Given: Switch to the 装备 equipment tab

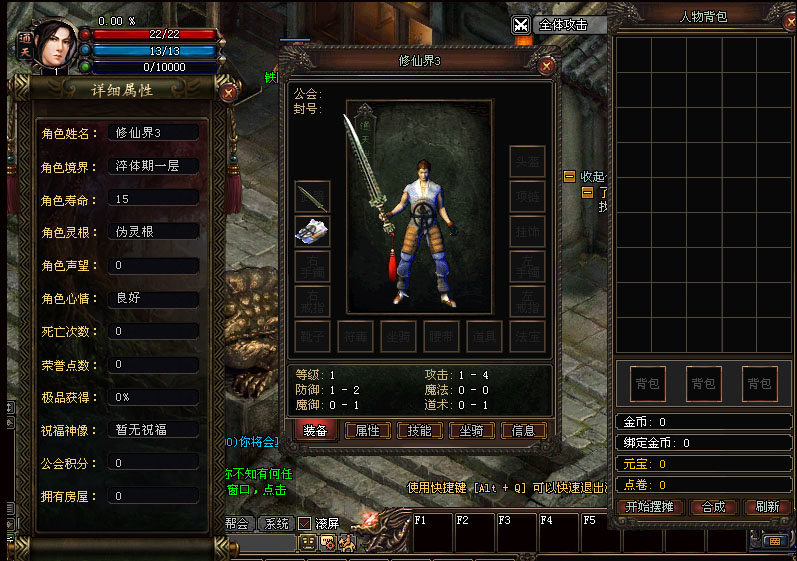Looking at the screenshot, I should click(315, 430).
